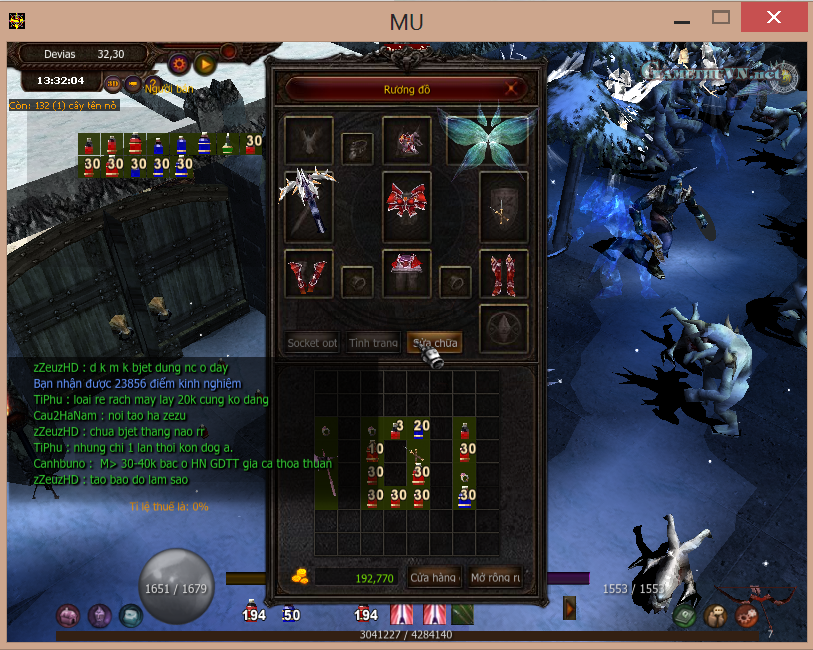Click the orange play arrow button
The width and height of the screenshot is (813, 650).
click(x=205, y=64)
